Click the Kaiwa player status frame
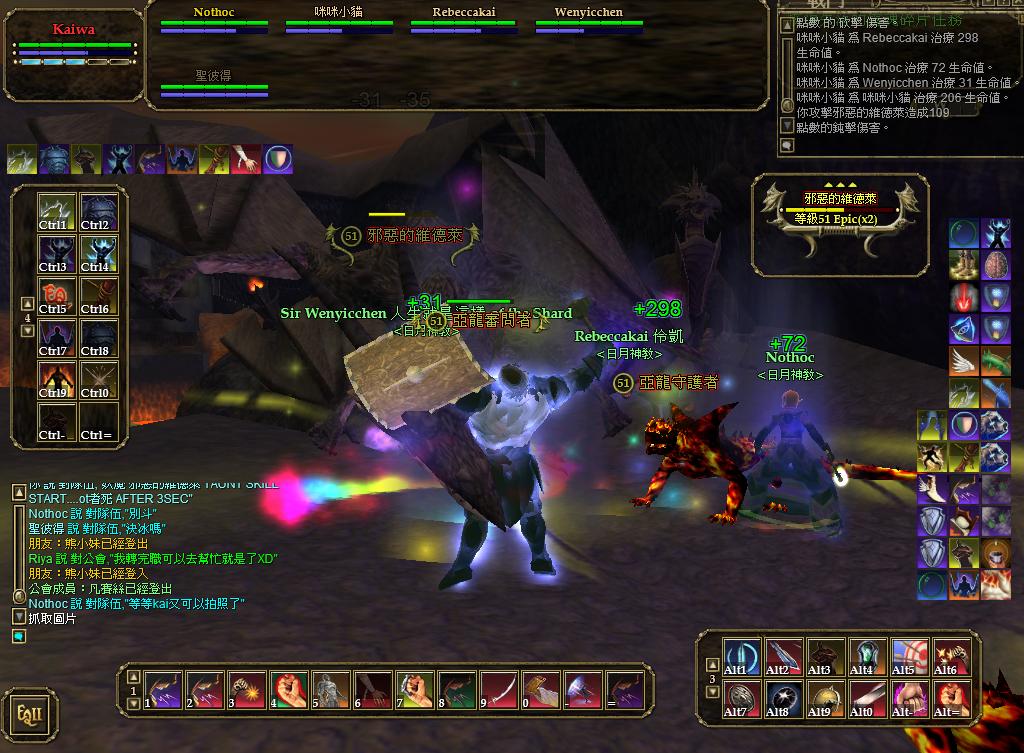1024x753 pixels. coord(75,48)
